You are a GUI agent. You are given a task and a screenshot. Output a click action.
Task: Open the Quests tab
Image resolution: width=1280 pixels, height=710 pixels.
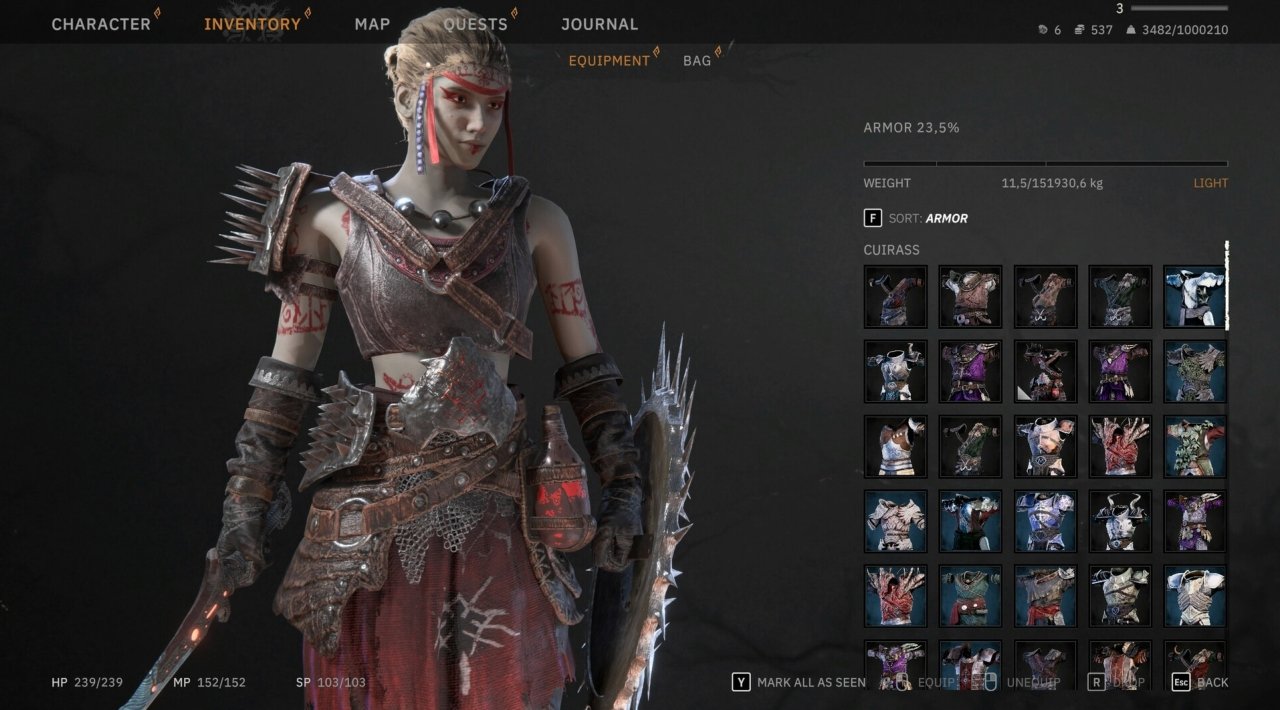click(475, 24)
